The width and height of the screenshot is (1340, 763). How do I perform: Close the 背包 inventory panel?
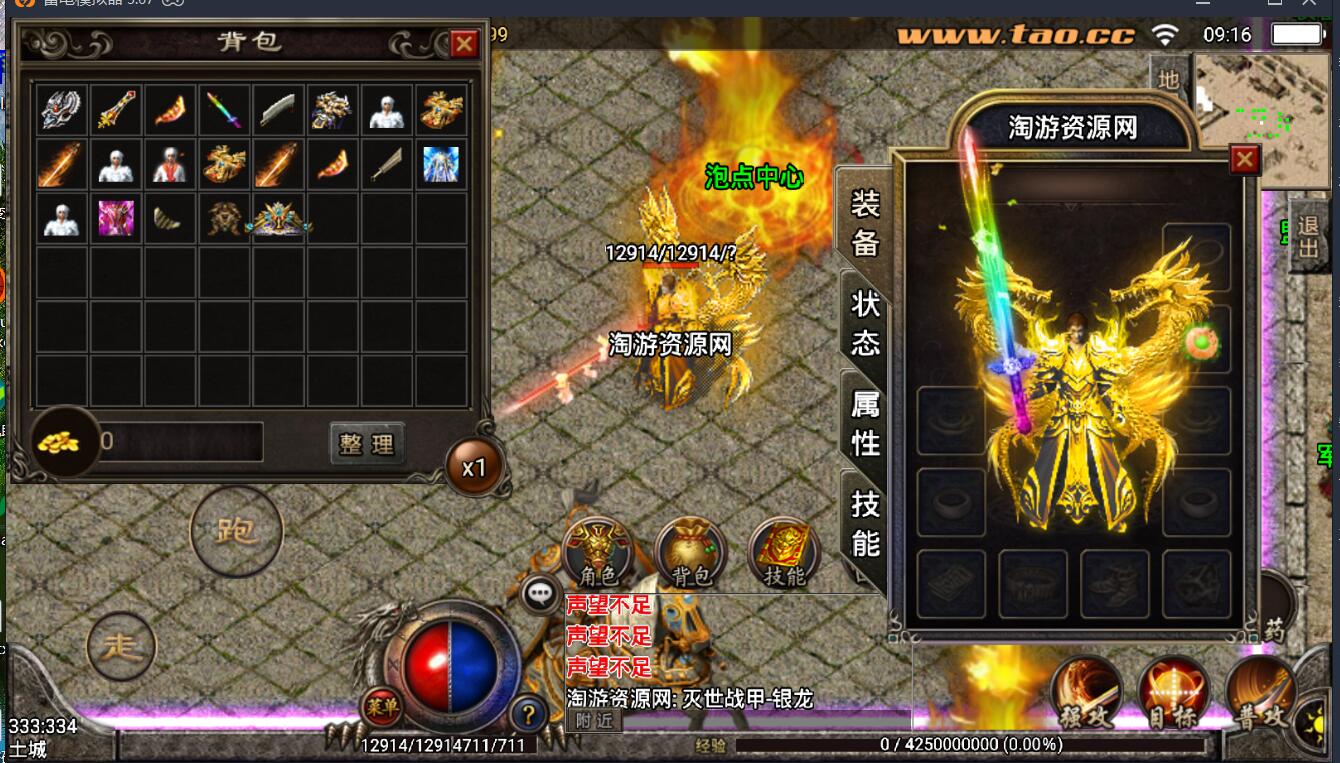(464, 44)
